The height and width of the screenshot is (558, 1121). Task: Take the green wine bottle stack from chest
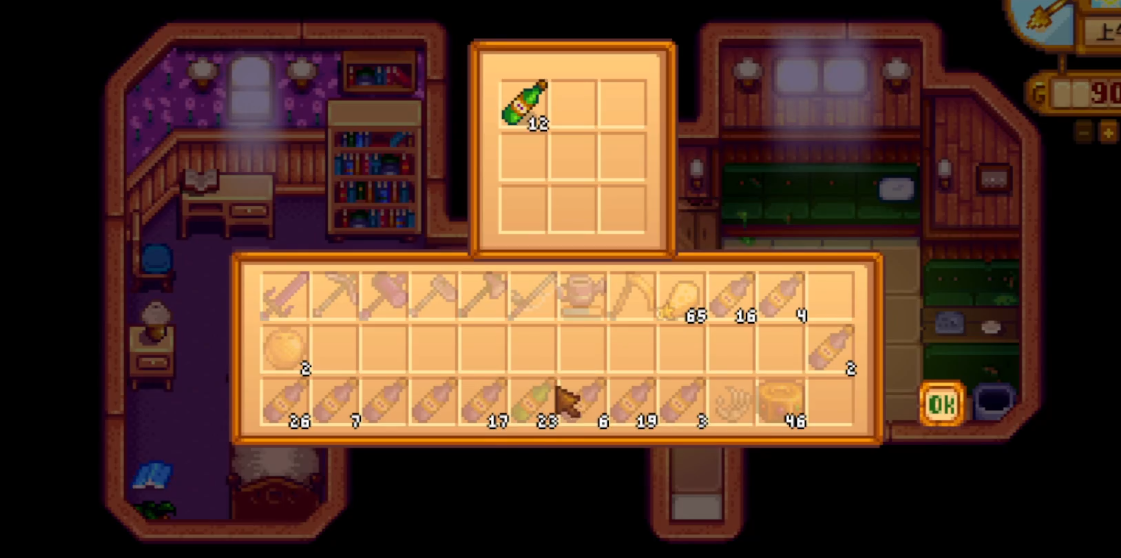coord(524,104)
